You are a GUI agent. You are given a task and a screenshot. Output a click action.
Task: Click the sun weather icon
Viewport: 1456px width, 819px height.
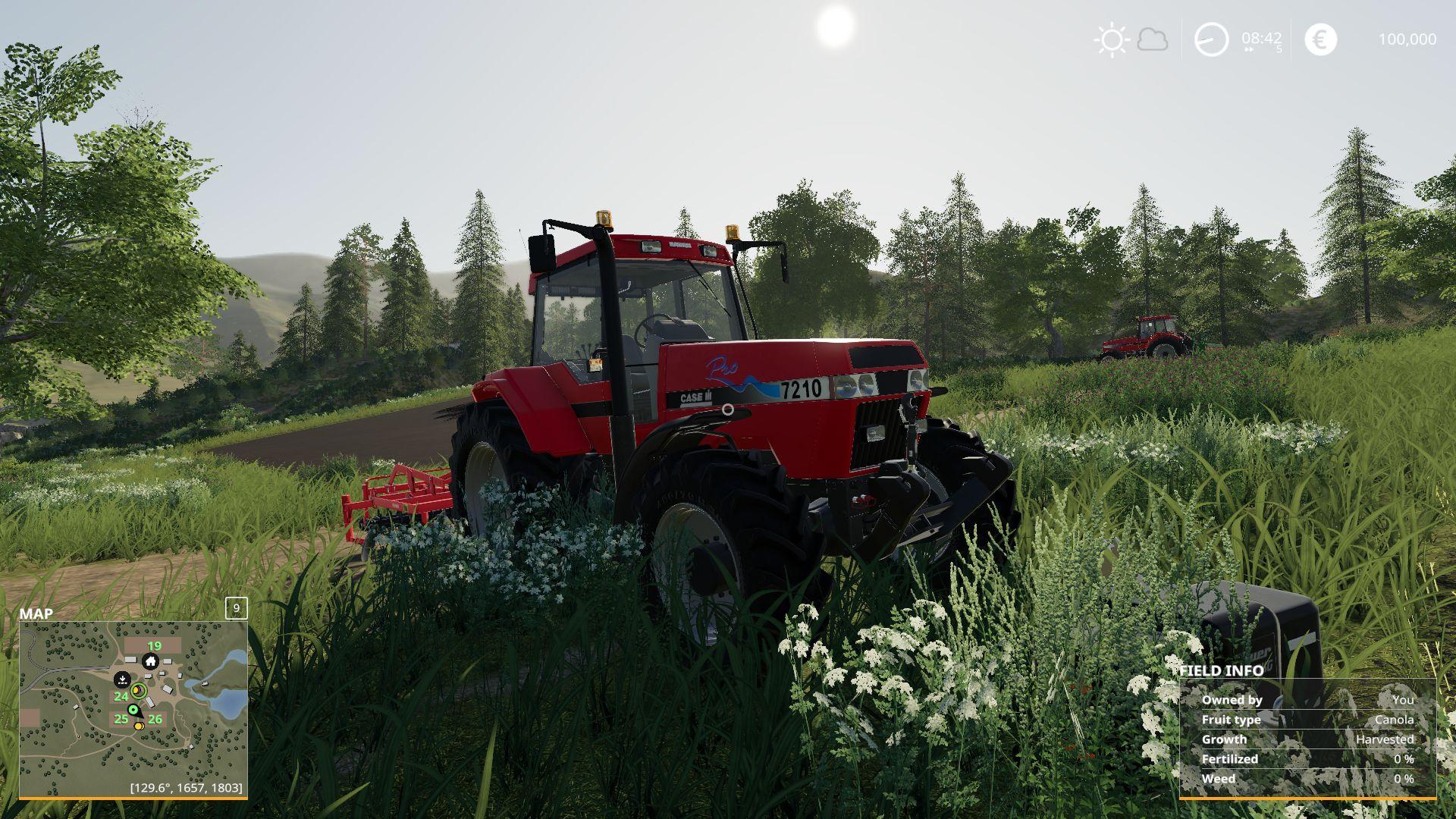click(x=1113, y=39)
